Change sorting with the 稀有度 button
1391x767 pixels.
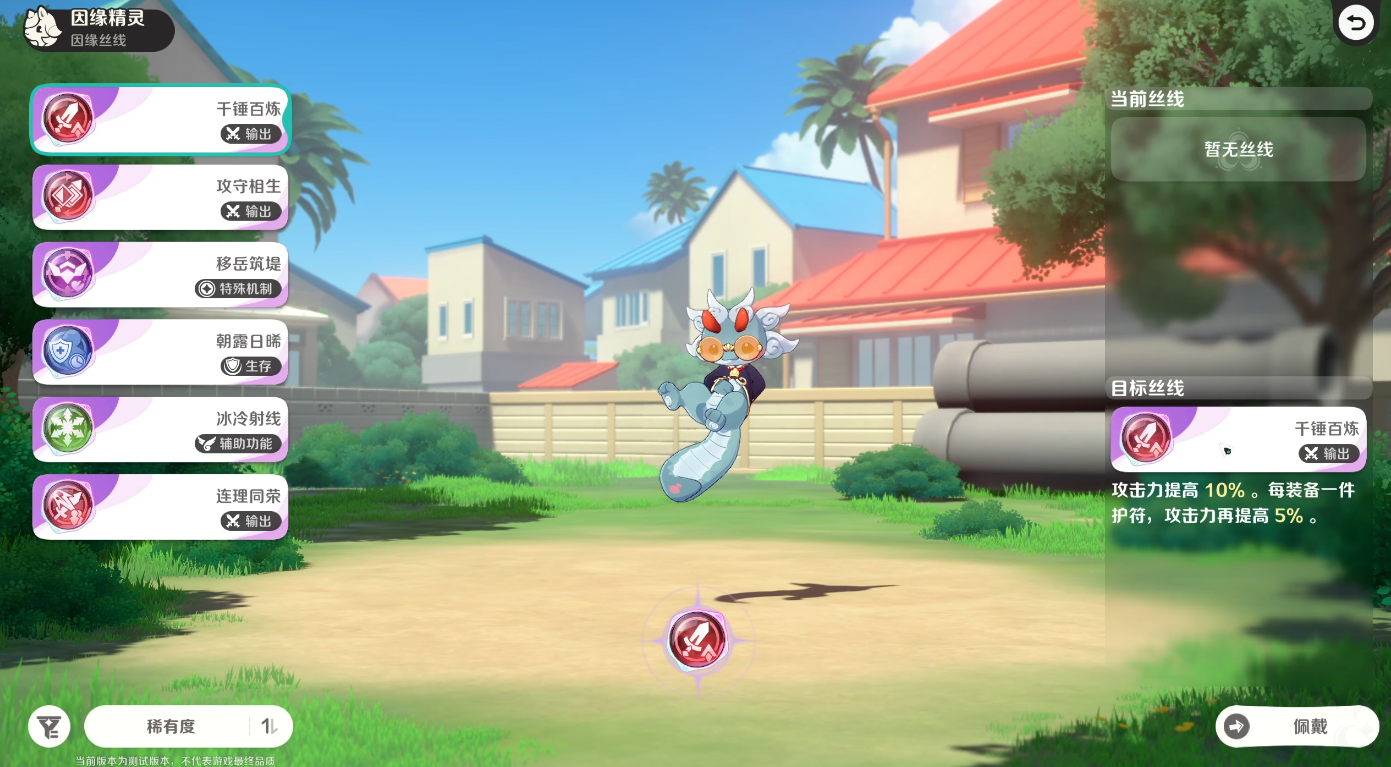(x=188, y=727)
